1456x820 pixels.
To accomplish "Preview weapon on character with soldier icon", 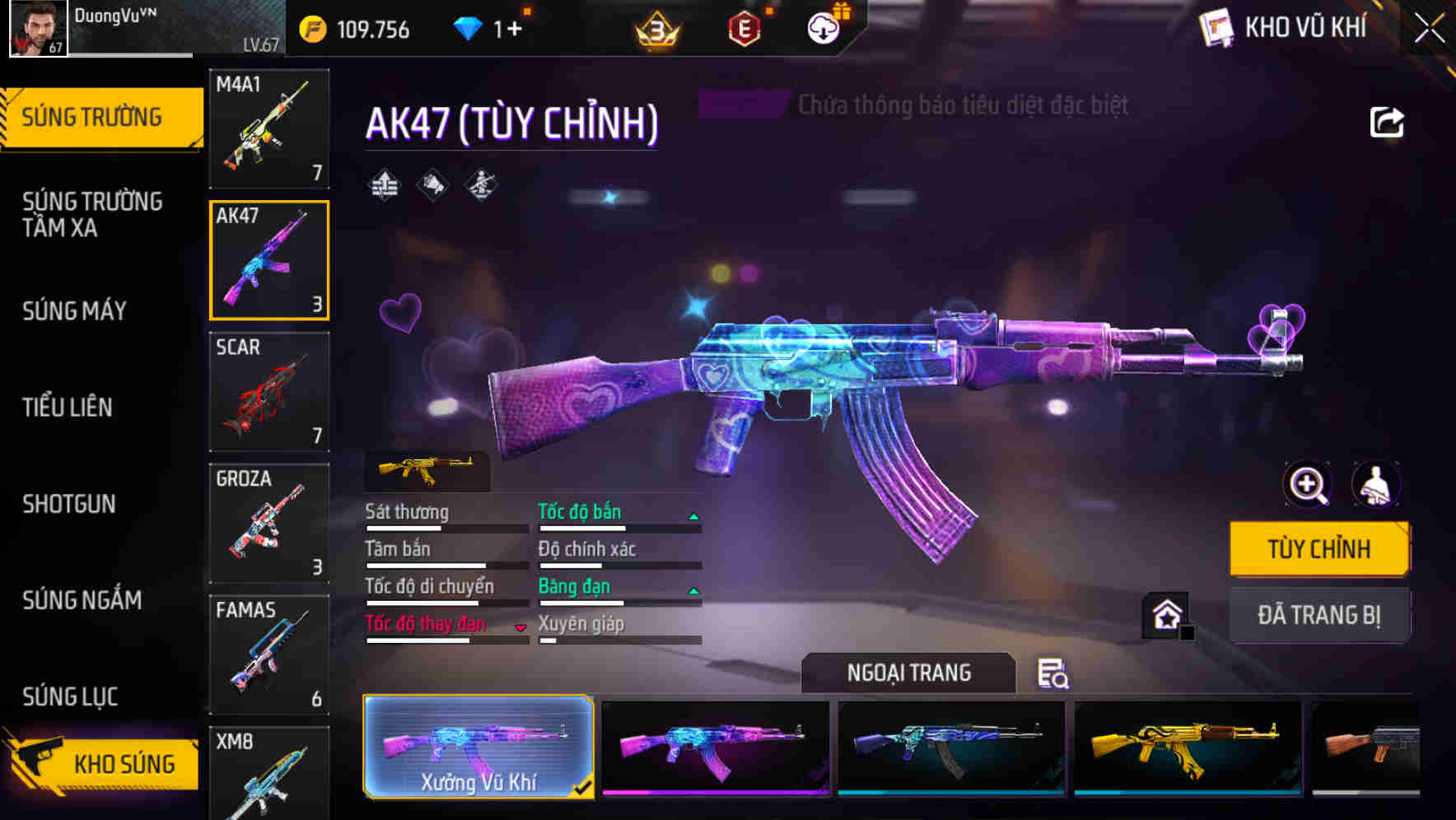I will 1378,485.
